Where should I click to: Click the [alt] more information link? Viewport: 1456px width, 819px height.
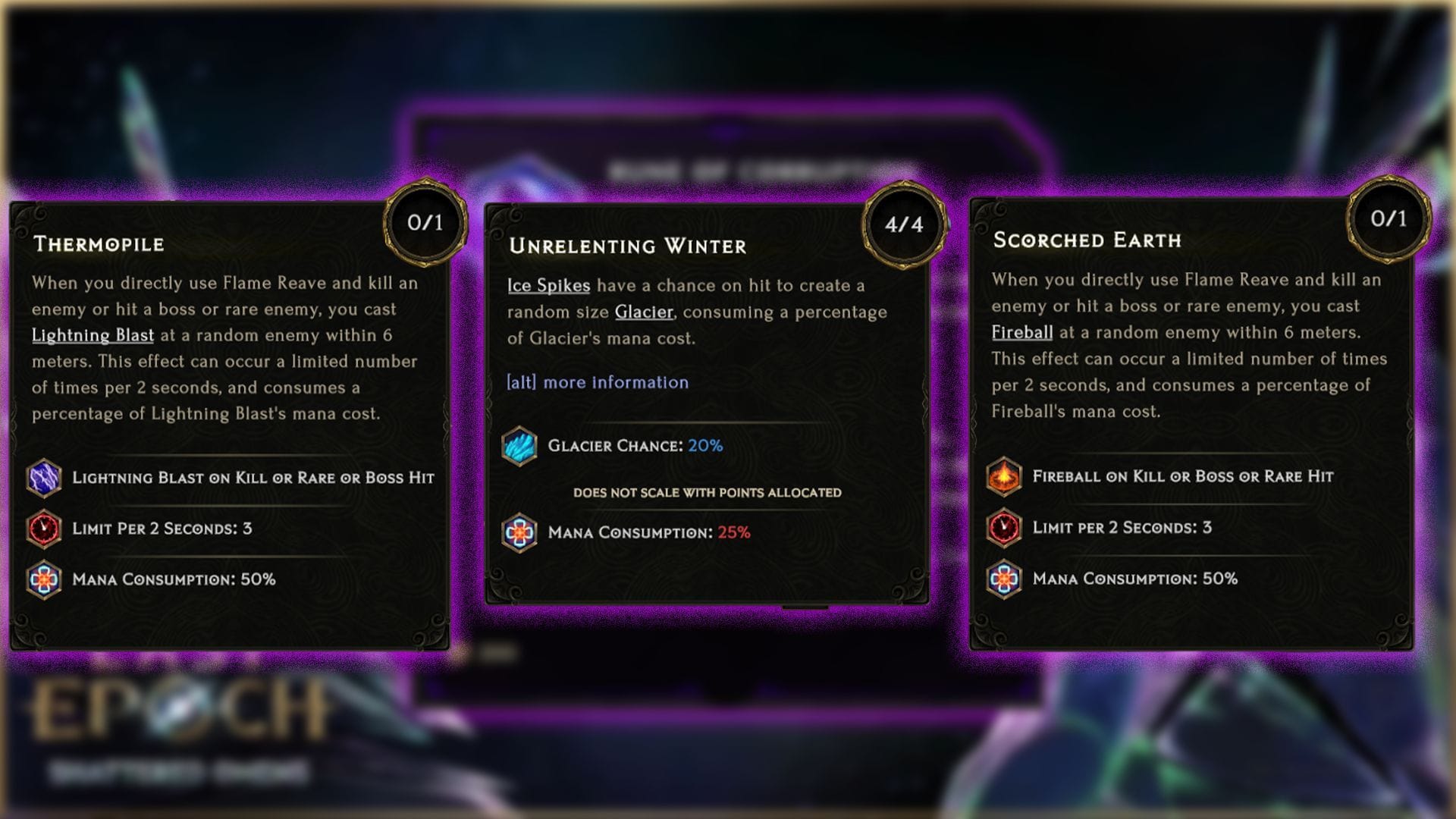(x=597, y=383)
